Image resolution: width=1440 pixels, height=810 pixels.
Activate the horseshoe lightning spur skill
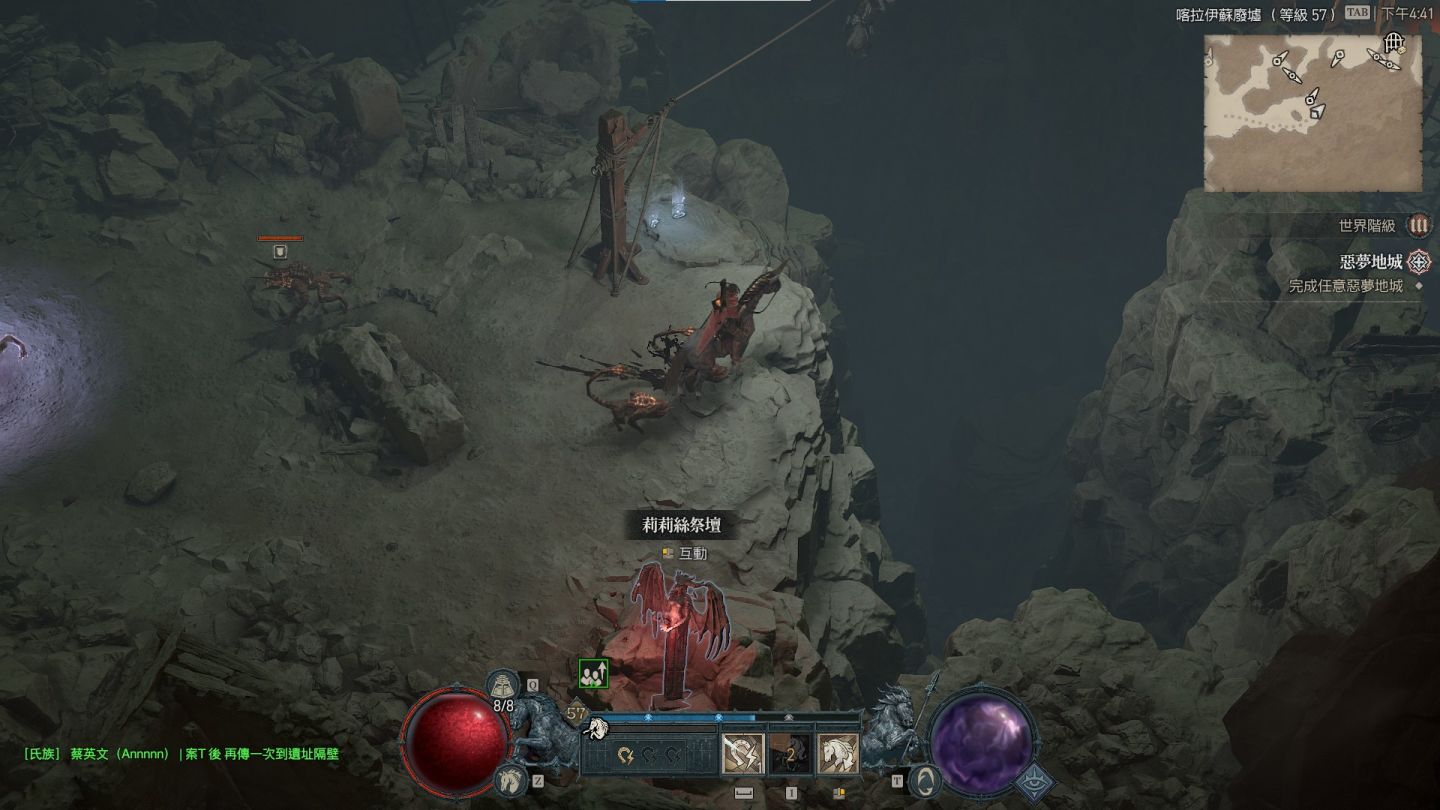742,753
